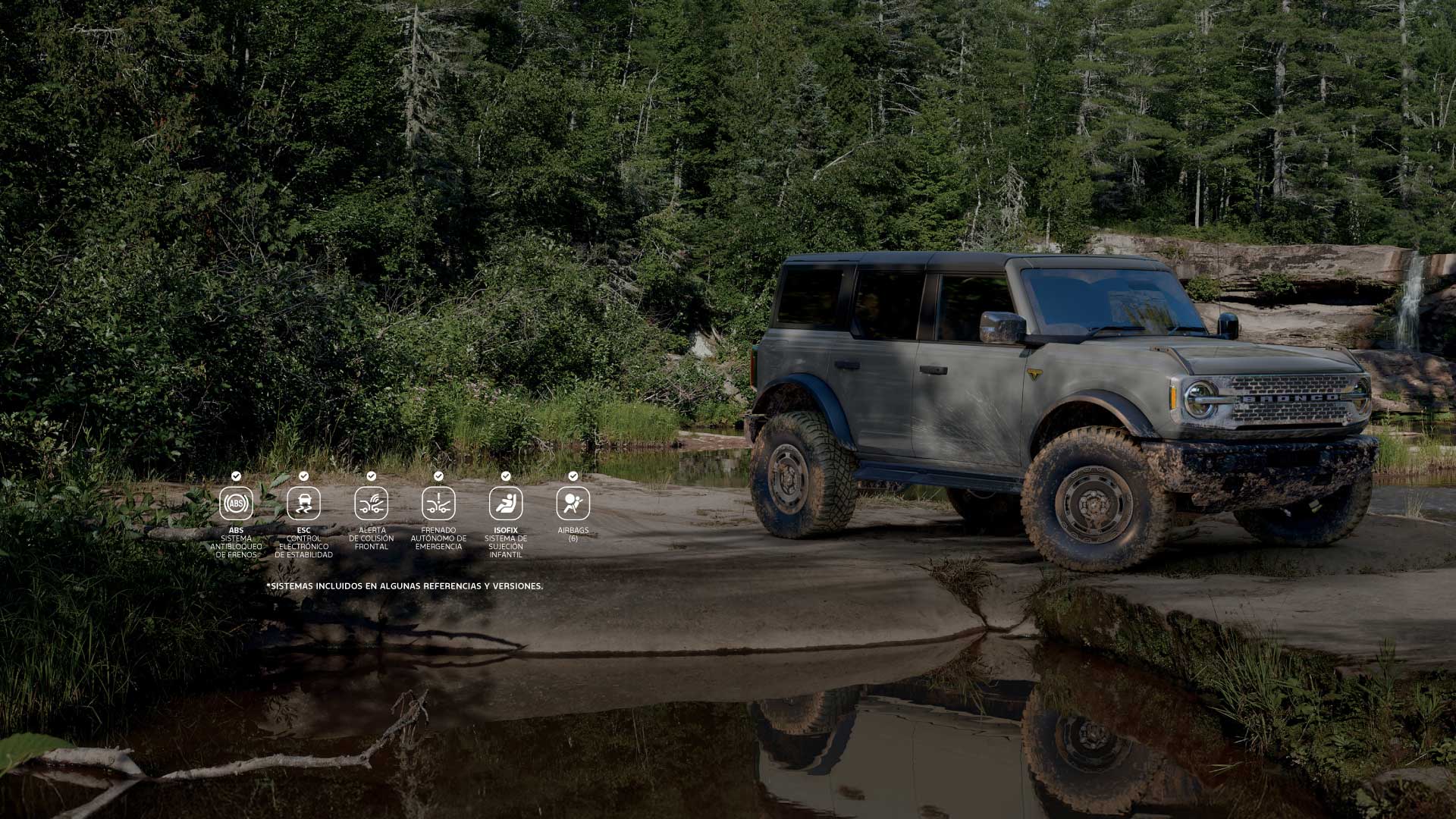Select the ISOFIX child seat icon
Screen dimensions: 1456x819
coord(506,504)
